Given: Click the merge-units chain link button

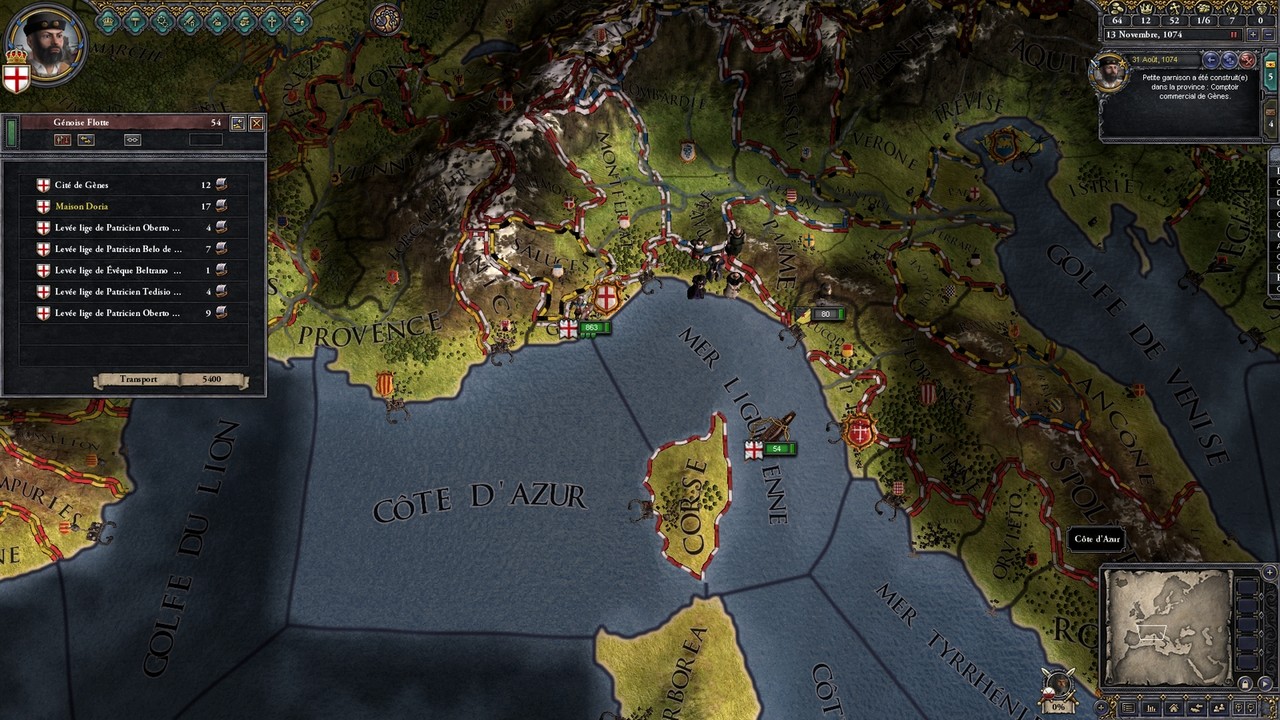Looking at the screenshot, I should (132, 140).
